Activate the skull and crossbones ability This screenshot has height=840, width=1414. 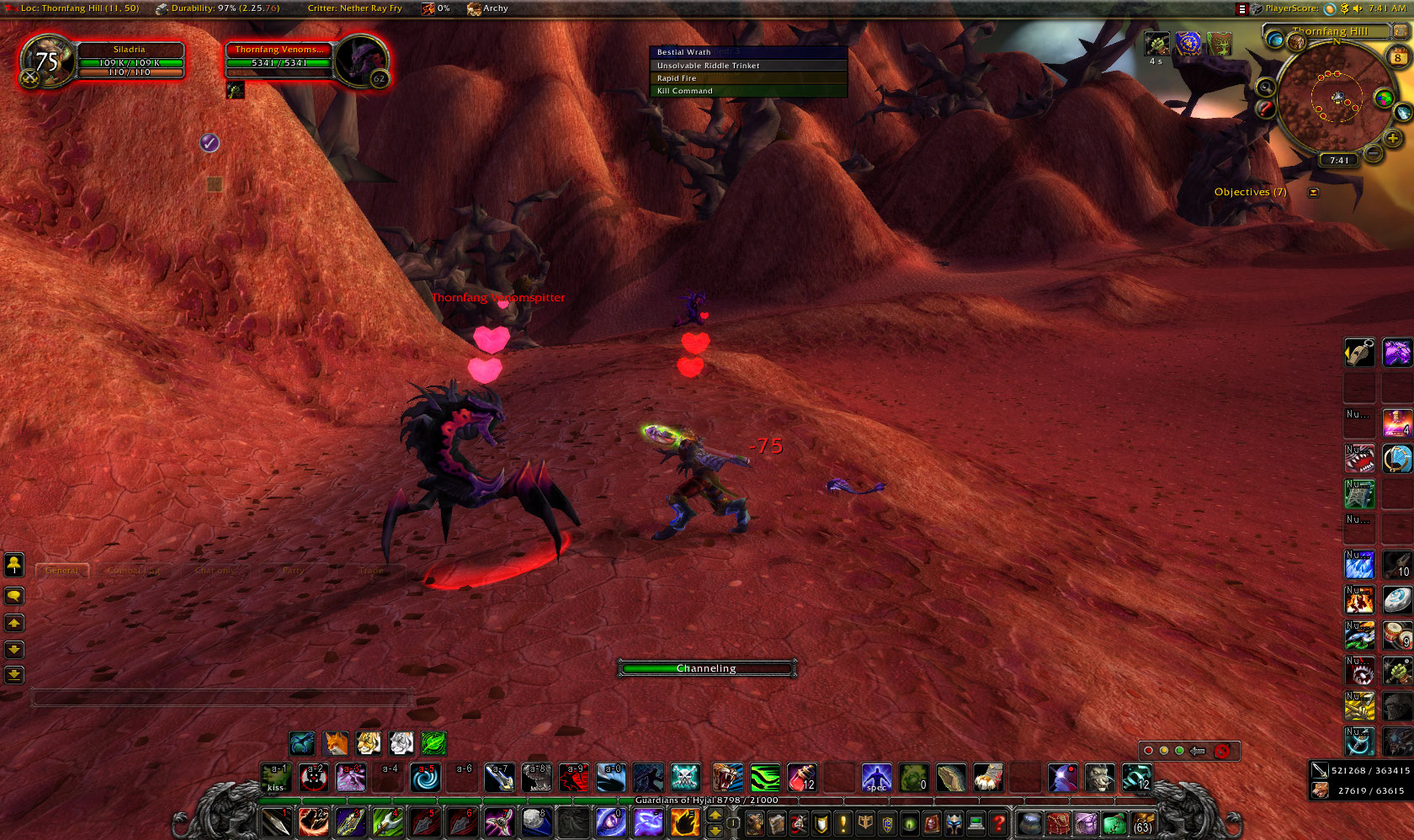pos(685,778)
